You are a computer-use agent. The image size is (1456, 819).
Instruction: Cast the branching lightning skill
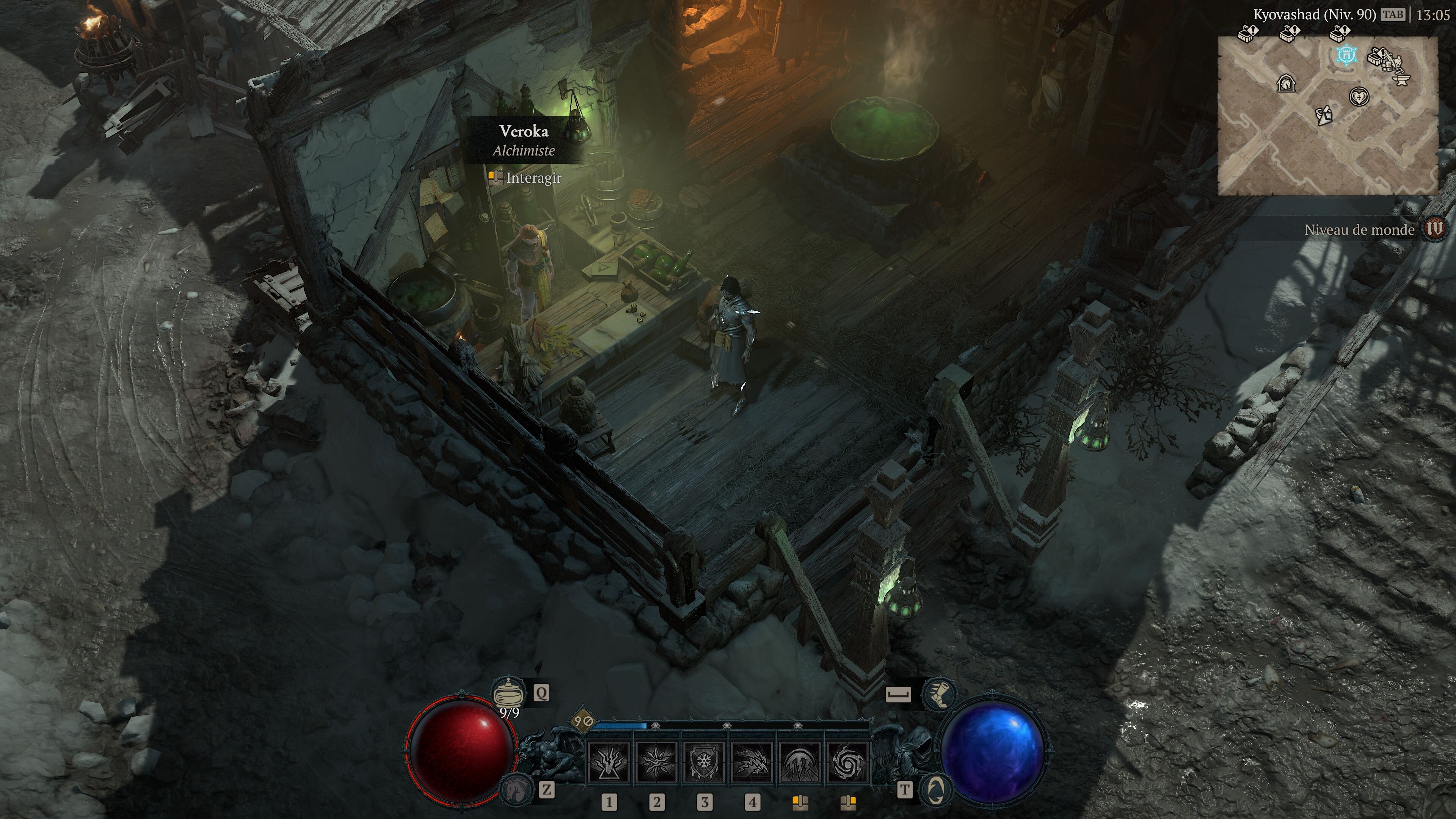609,762
